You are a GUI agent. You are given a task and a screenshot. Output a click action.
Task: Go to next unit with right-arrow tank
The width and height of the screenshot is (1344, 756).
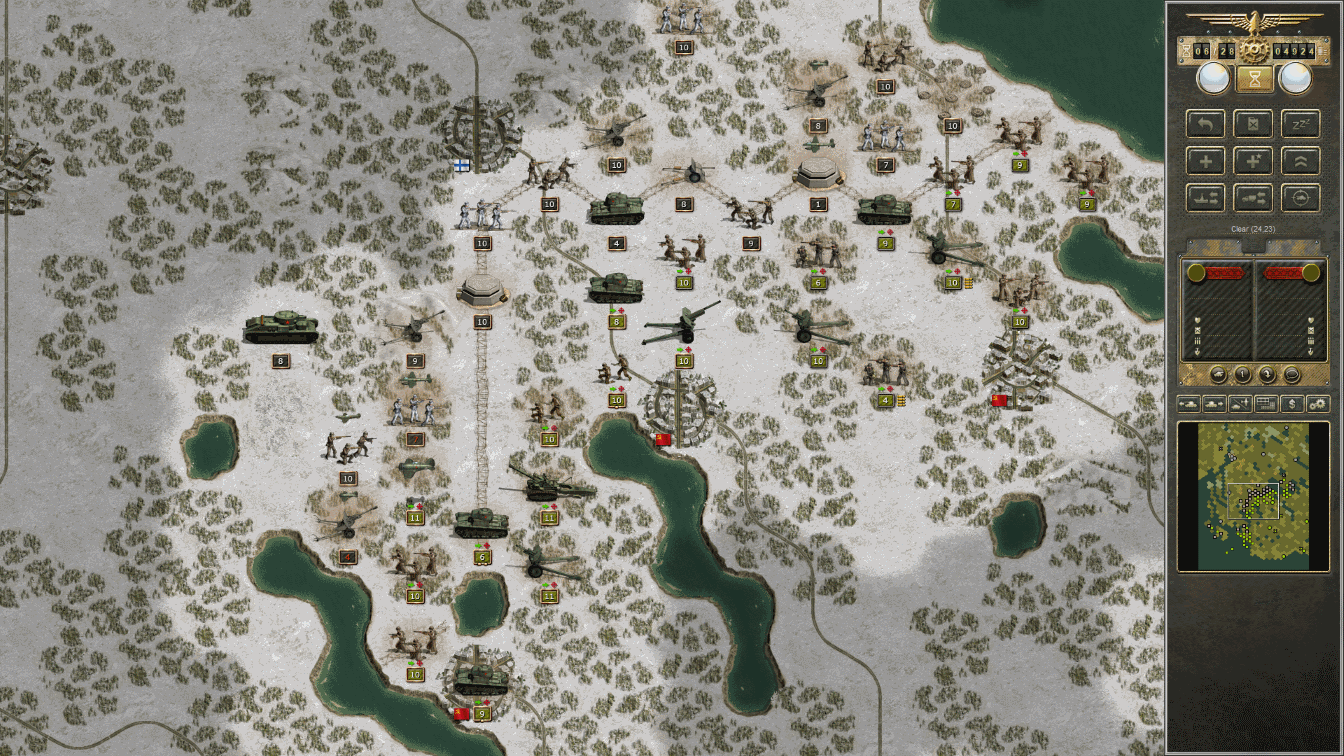(x=1215, y=404)
